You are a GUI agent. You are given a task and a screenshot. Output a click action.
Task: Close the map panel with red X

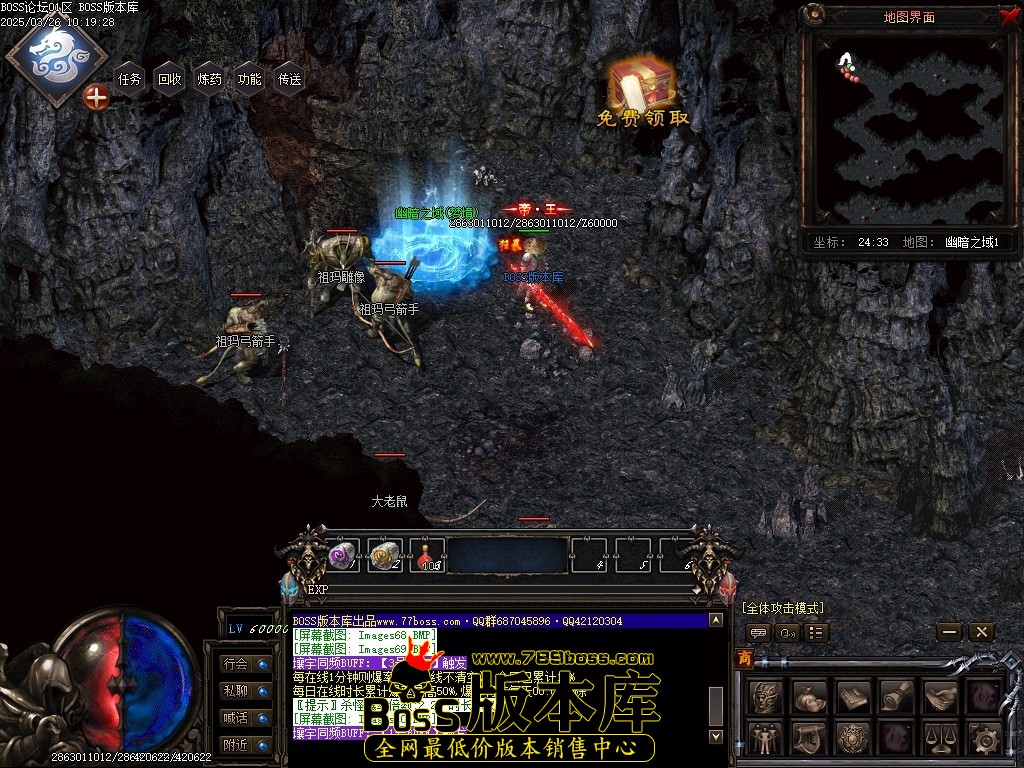(1008, 15)
